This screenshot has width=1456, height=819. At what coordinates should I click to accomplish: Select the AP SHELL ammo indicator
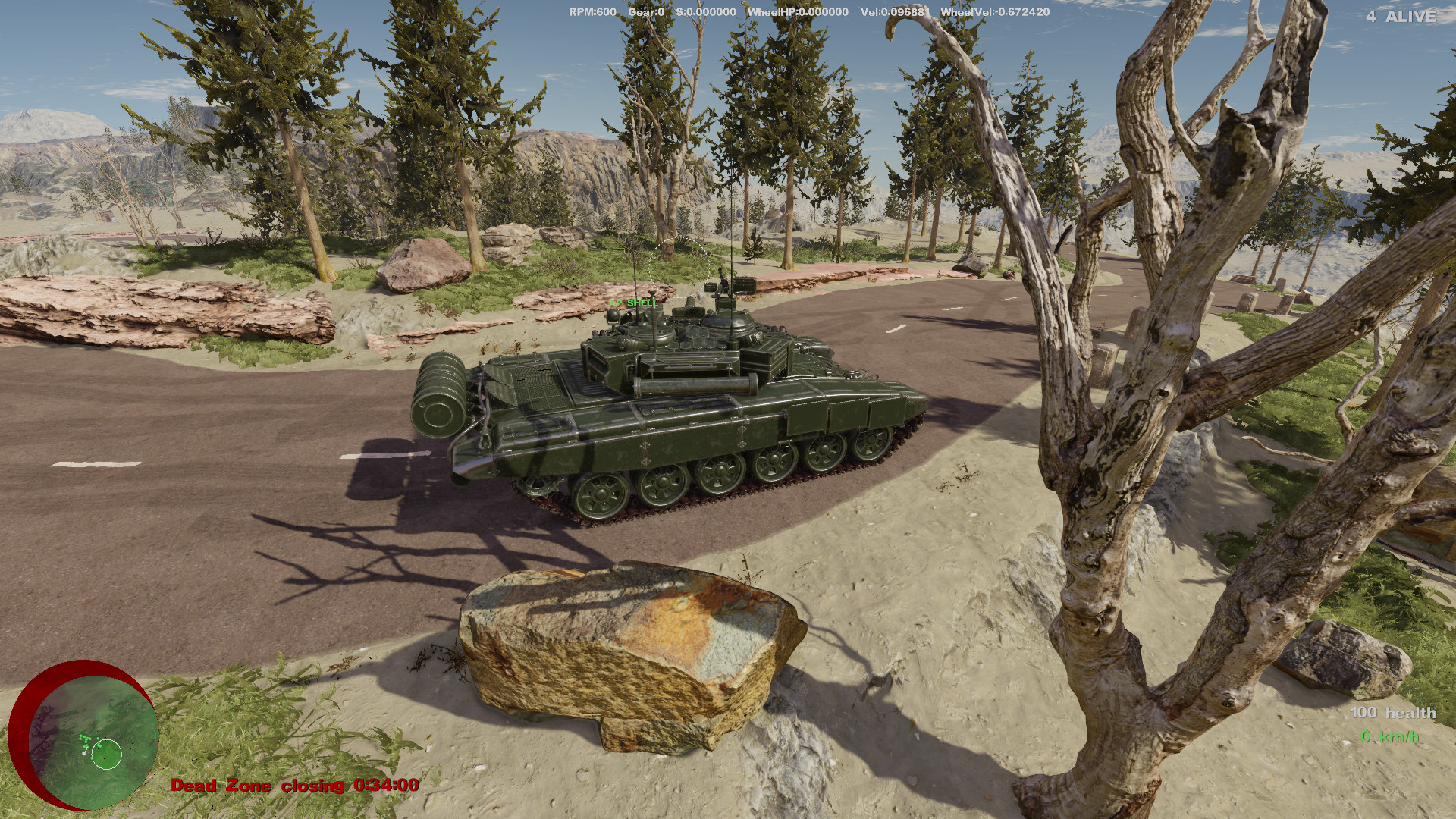pos(634,303)
